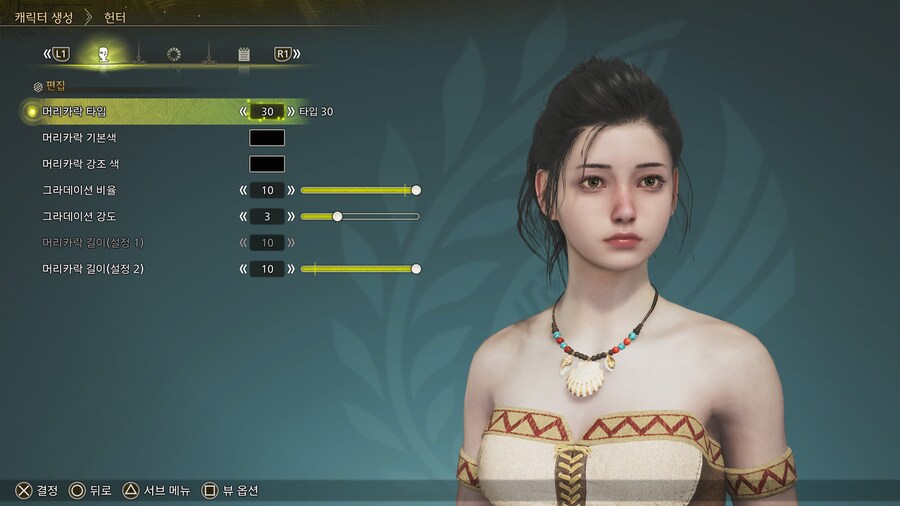Select the 머리카락 기본색 row label
Viewport: 900px width, 506px height.
click(x=80, y=138)
